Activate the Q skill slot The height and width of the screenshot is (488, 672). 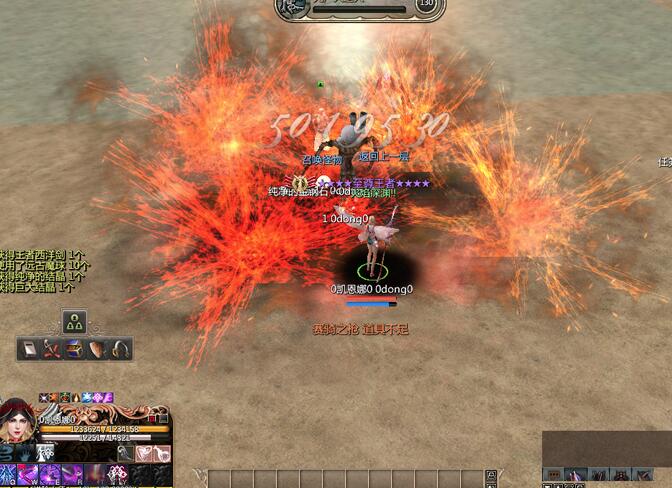[x=8, y=474]
